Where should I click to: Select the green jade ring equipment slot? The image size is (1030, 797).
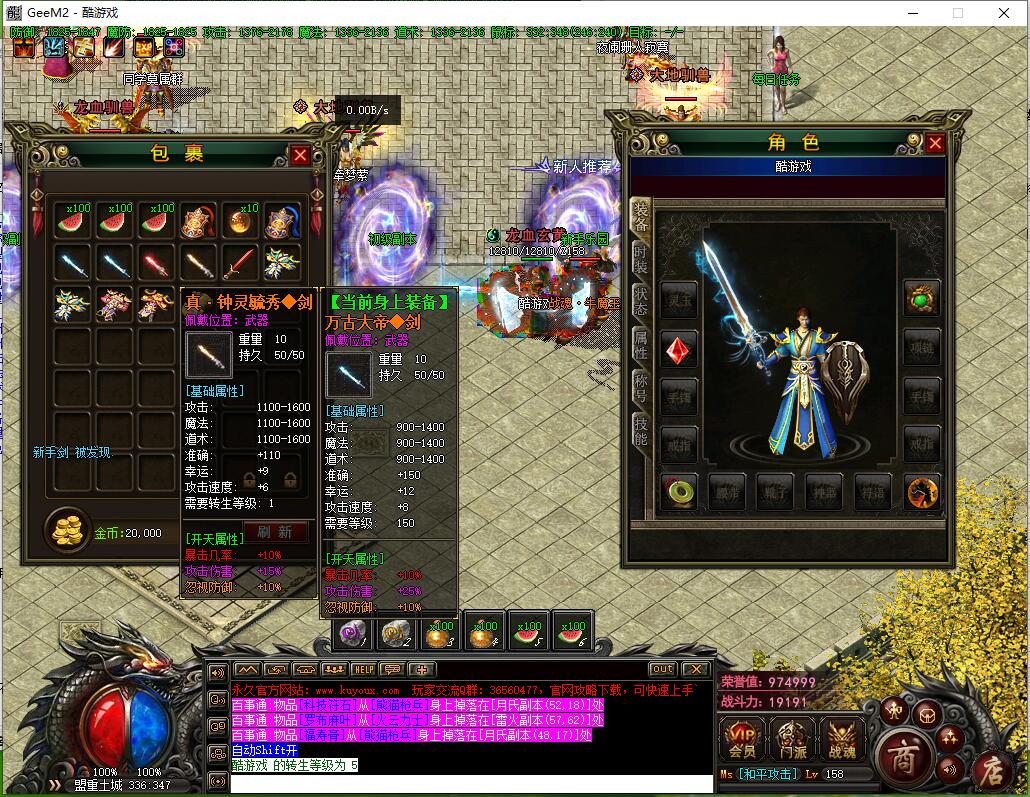pyautogui.click(x=679, y=491)
